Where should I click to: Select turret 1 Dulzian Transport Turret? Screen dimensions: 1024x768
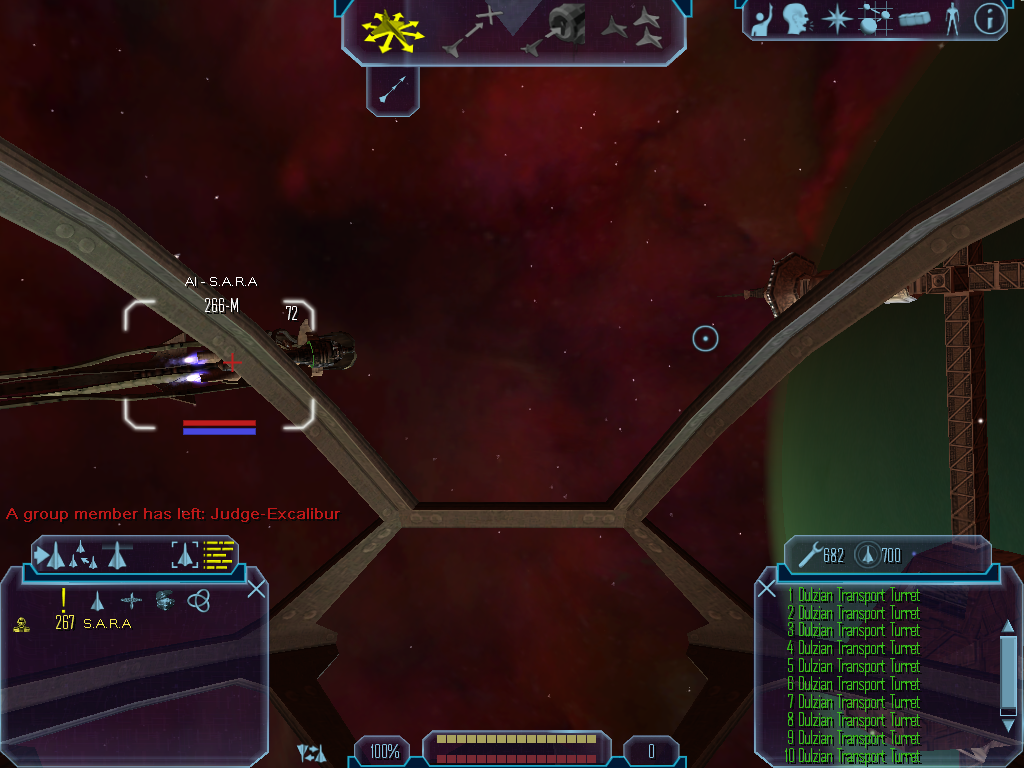[854, 596]
